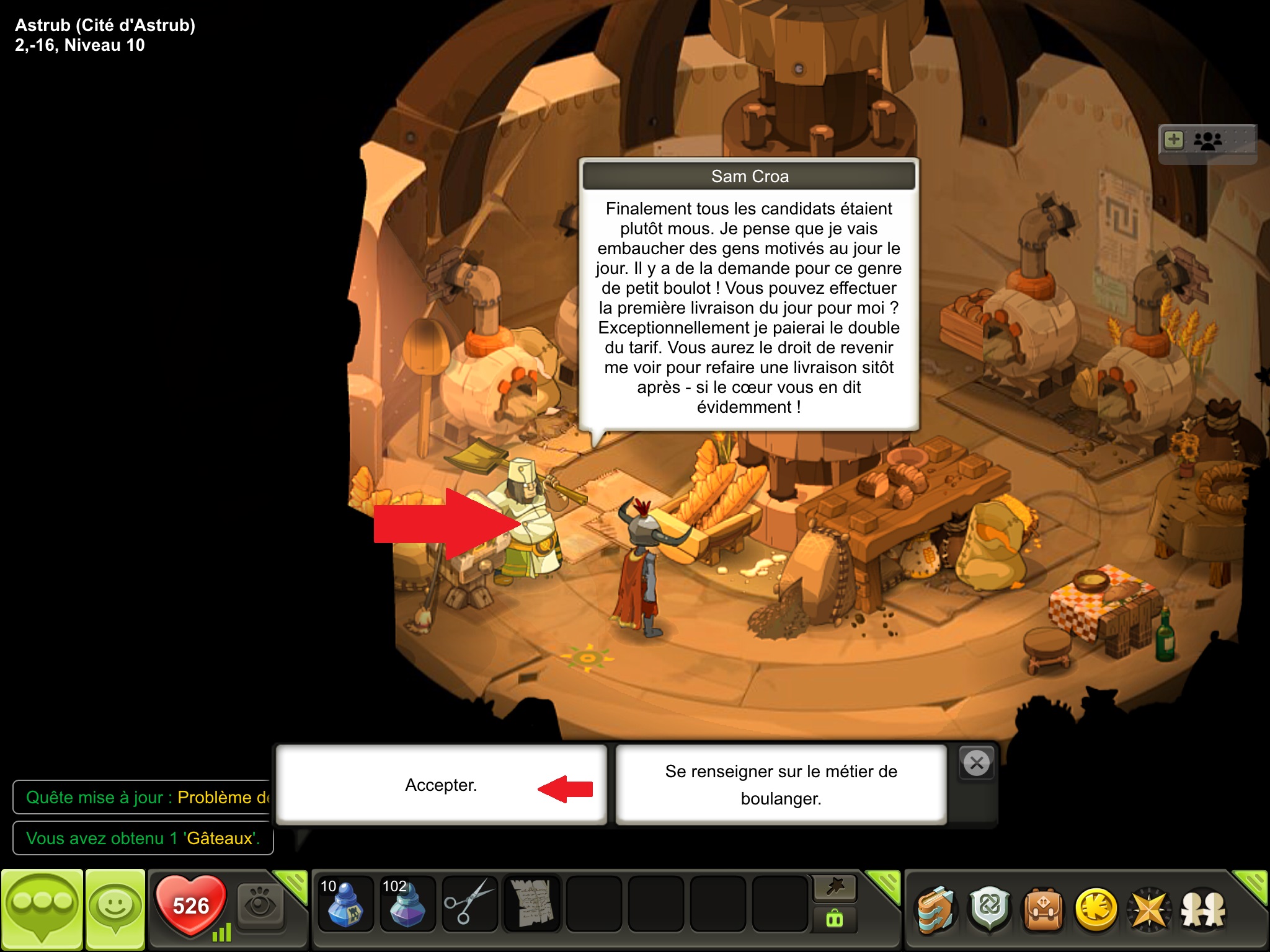Switch hotbar to the magic wand spells

point(835,888)
